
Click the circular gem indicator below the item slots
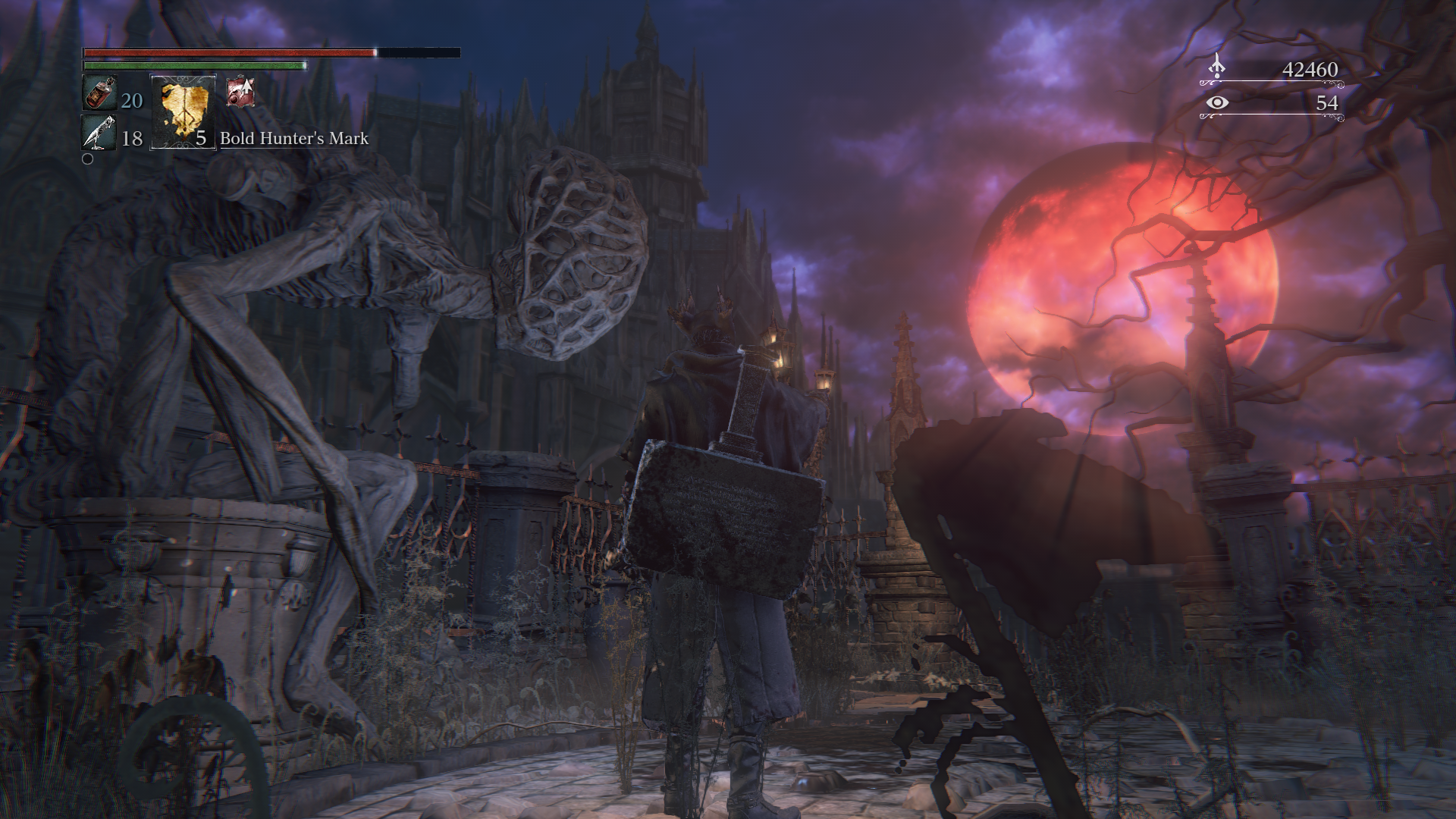pos(89,159)
